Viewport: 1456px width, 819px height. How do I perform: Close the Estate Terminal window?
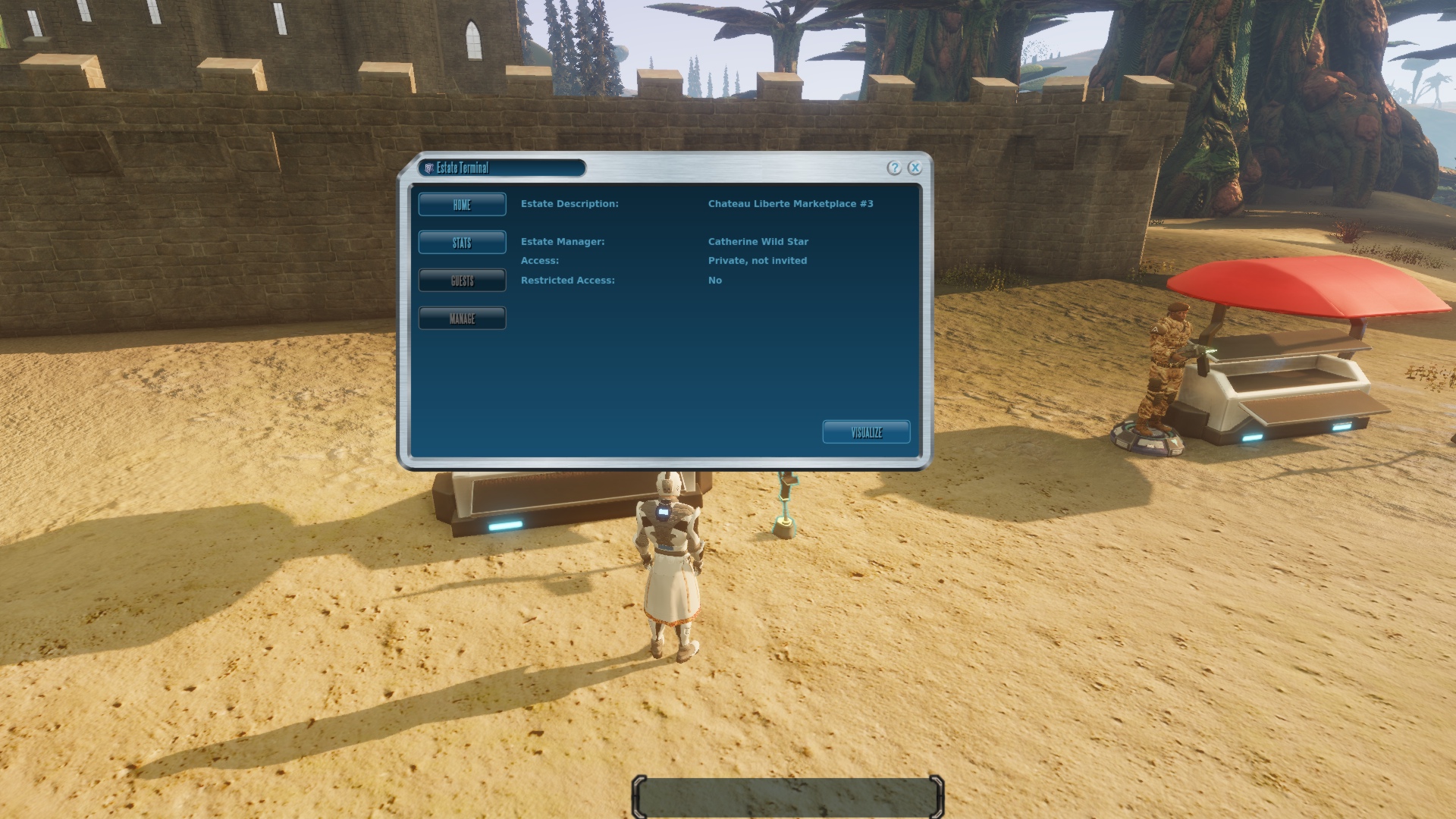point(915,168)
